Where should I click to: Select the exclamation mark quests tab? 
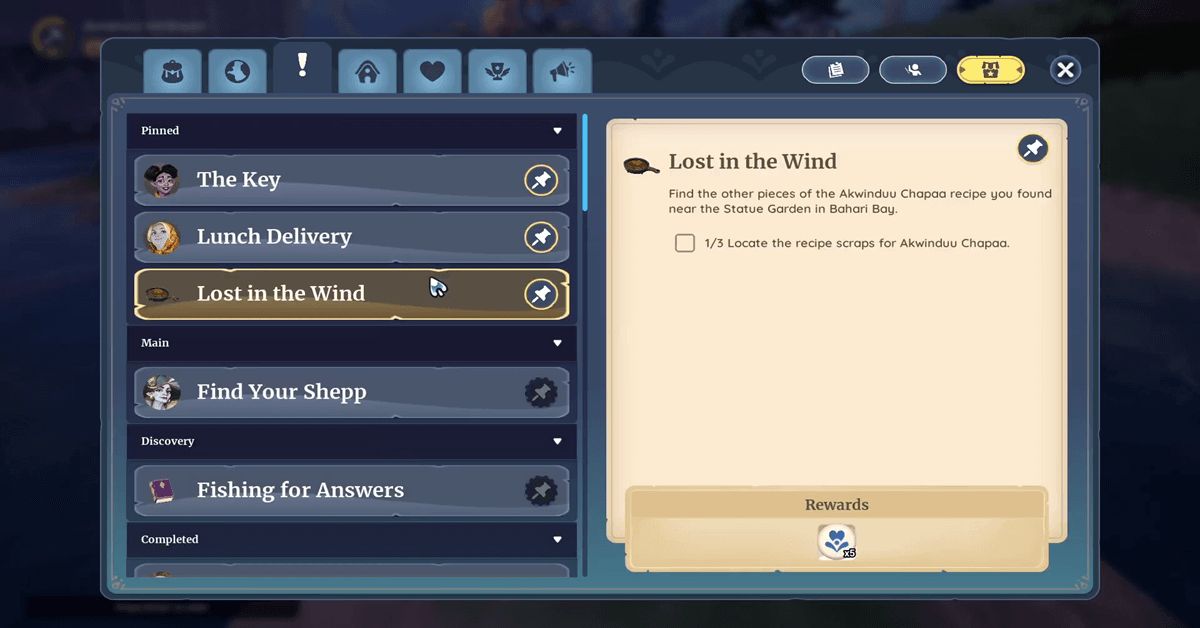[x=302, y=67]
